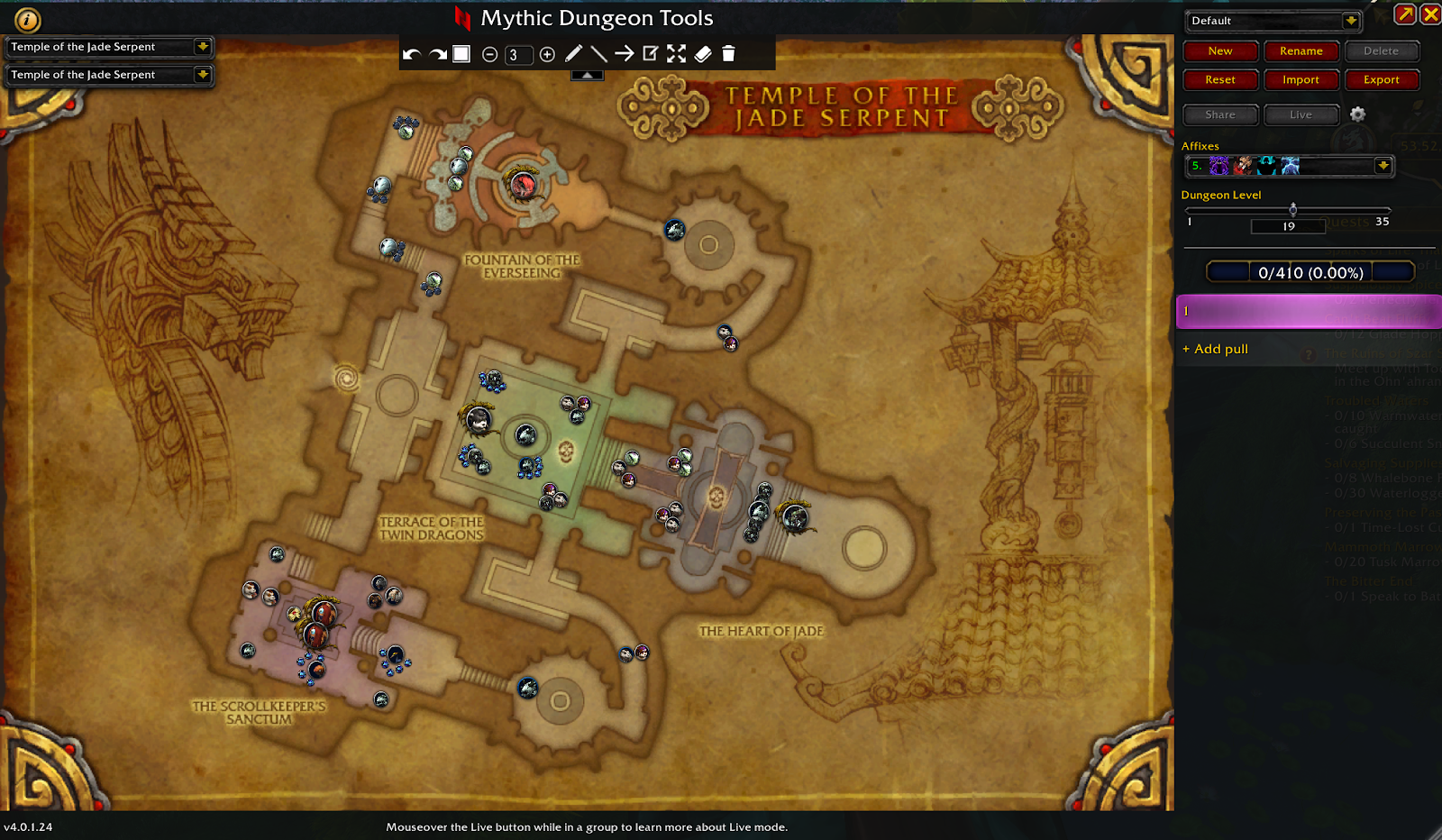Reset the current dungeon route
This screenshot has width=1442, height=840.
[1220, 80]
